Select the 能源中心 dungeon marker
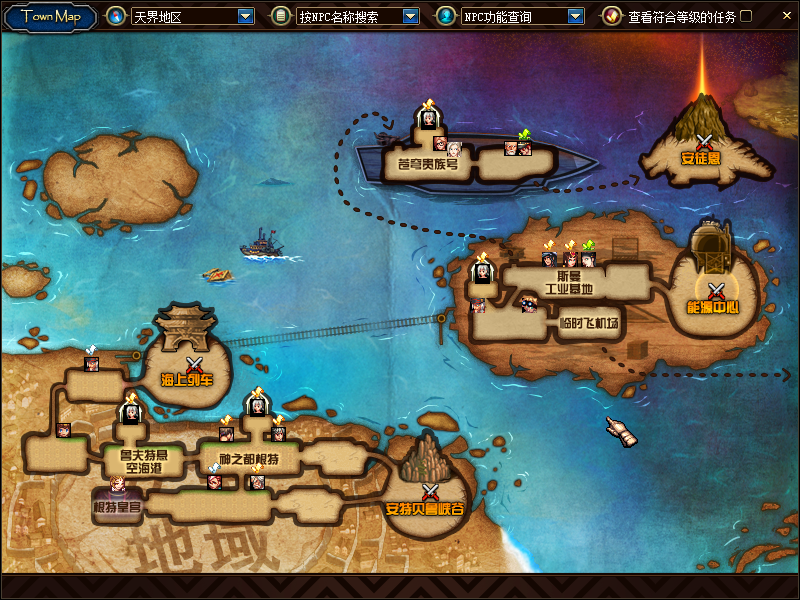Image resolution: width=800 pixels, height=600 pixels. click(715, 292)
